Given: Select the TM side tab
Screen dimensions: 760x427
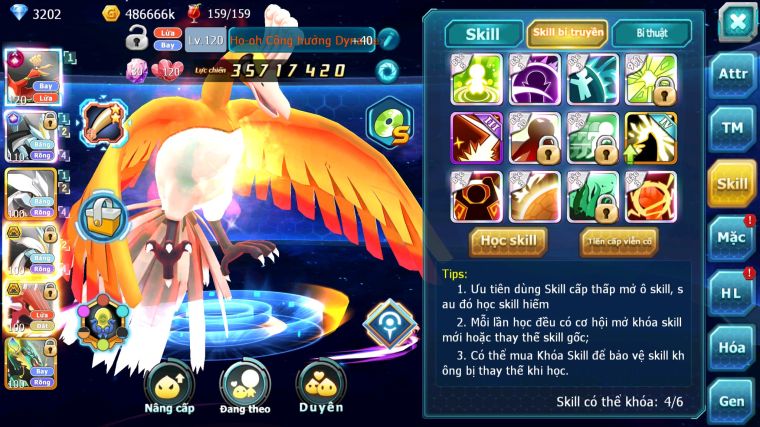Looking at the screenshot, I should [x=732, y=128].
